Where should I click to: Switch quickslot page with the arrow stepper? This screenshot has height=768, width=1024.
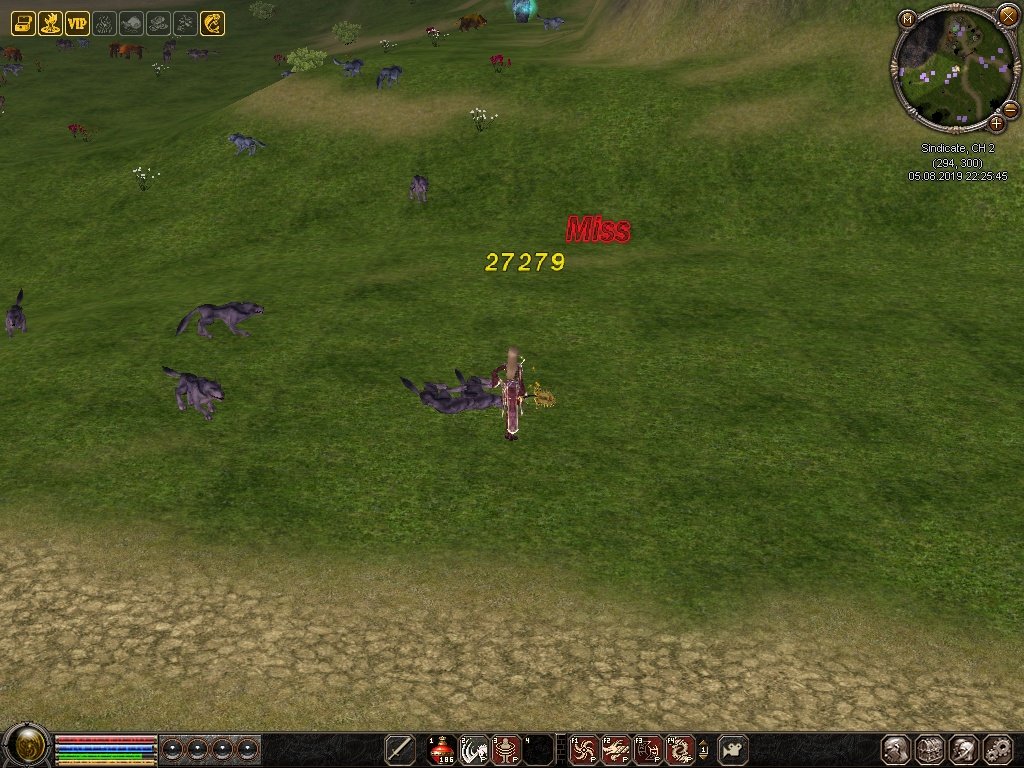tap(703, 750)
